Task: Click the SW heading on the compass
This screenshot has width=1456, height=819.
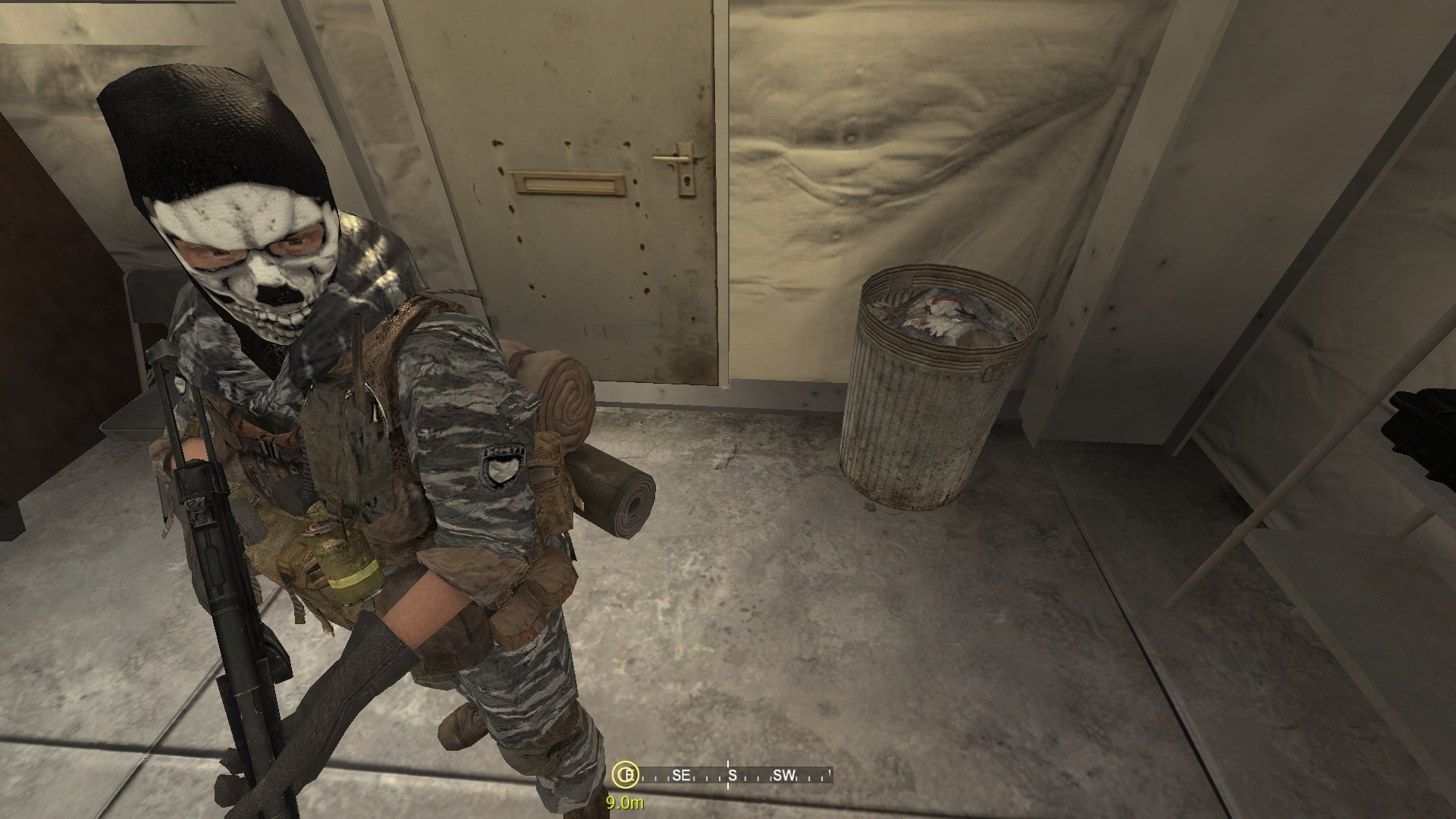Action: coord(783,777)
